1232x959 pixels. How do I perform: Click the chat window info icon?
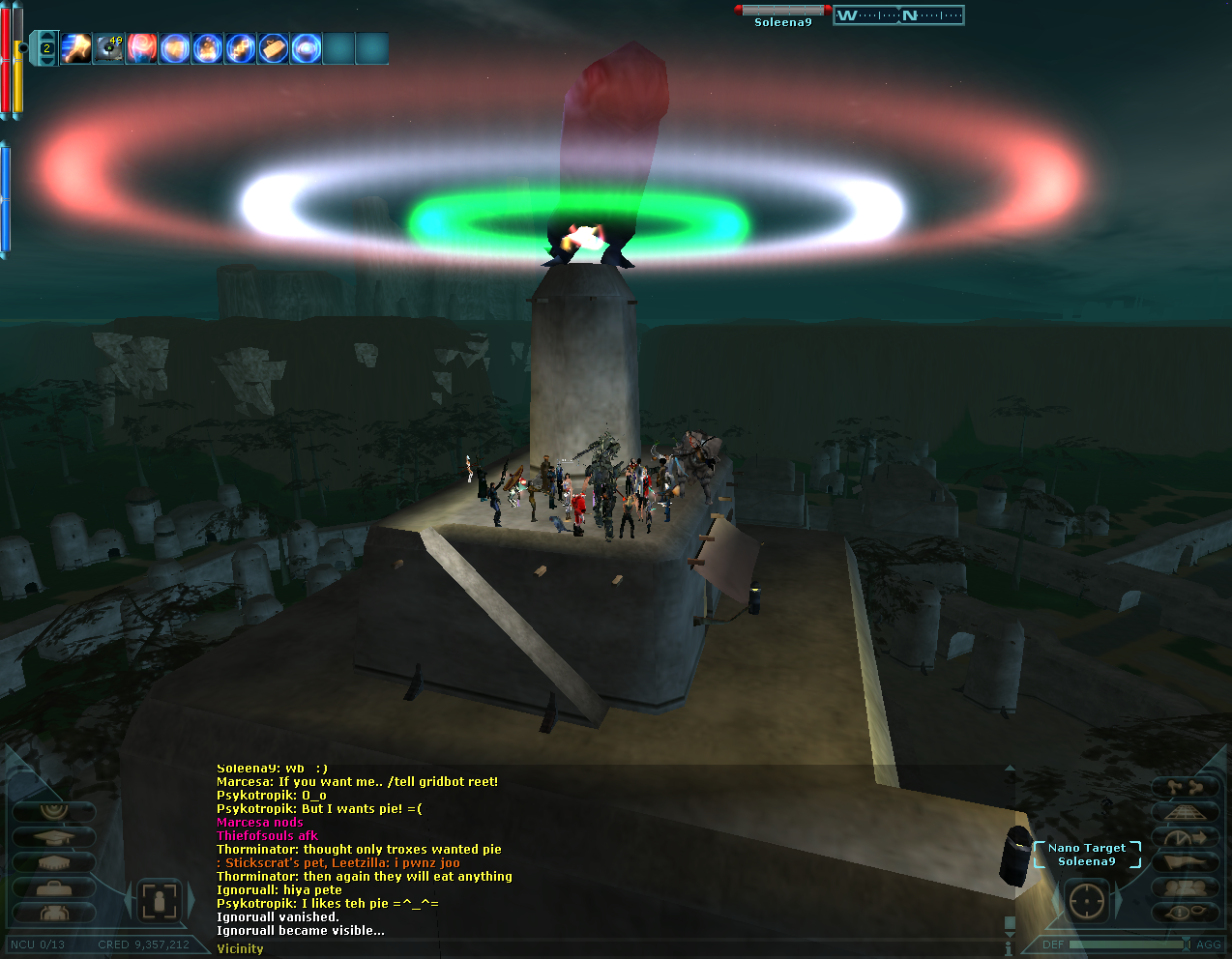(1009, 948)
